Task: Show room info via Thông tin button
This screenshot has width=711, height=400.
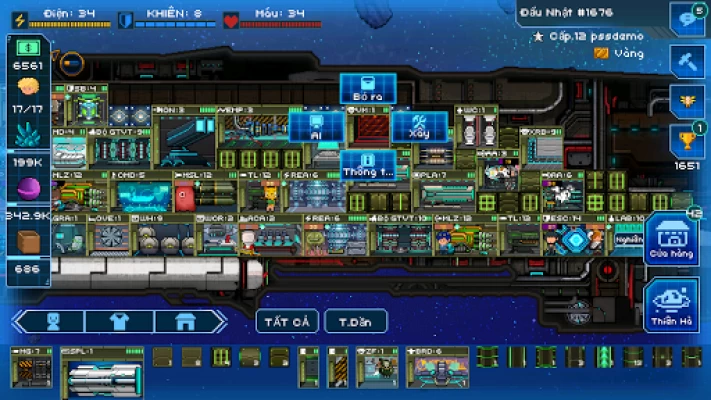Action: (368, 164)
